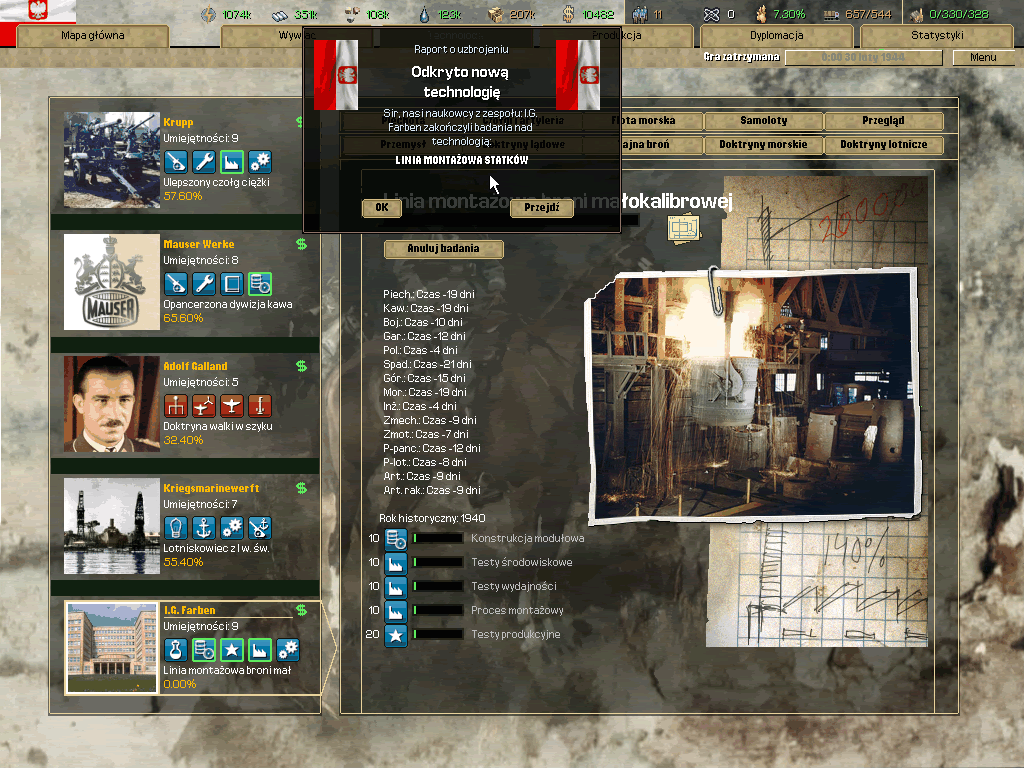Show the Samoloty technology category
1024x768 pixels.
click(x=763, y=121)
